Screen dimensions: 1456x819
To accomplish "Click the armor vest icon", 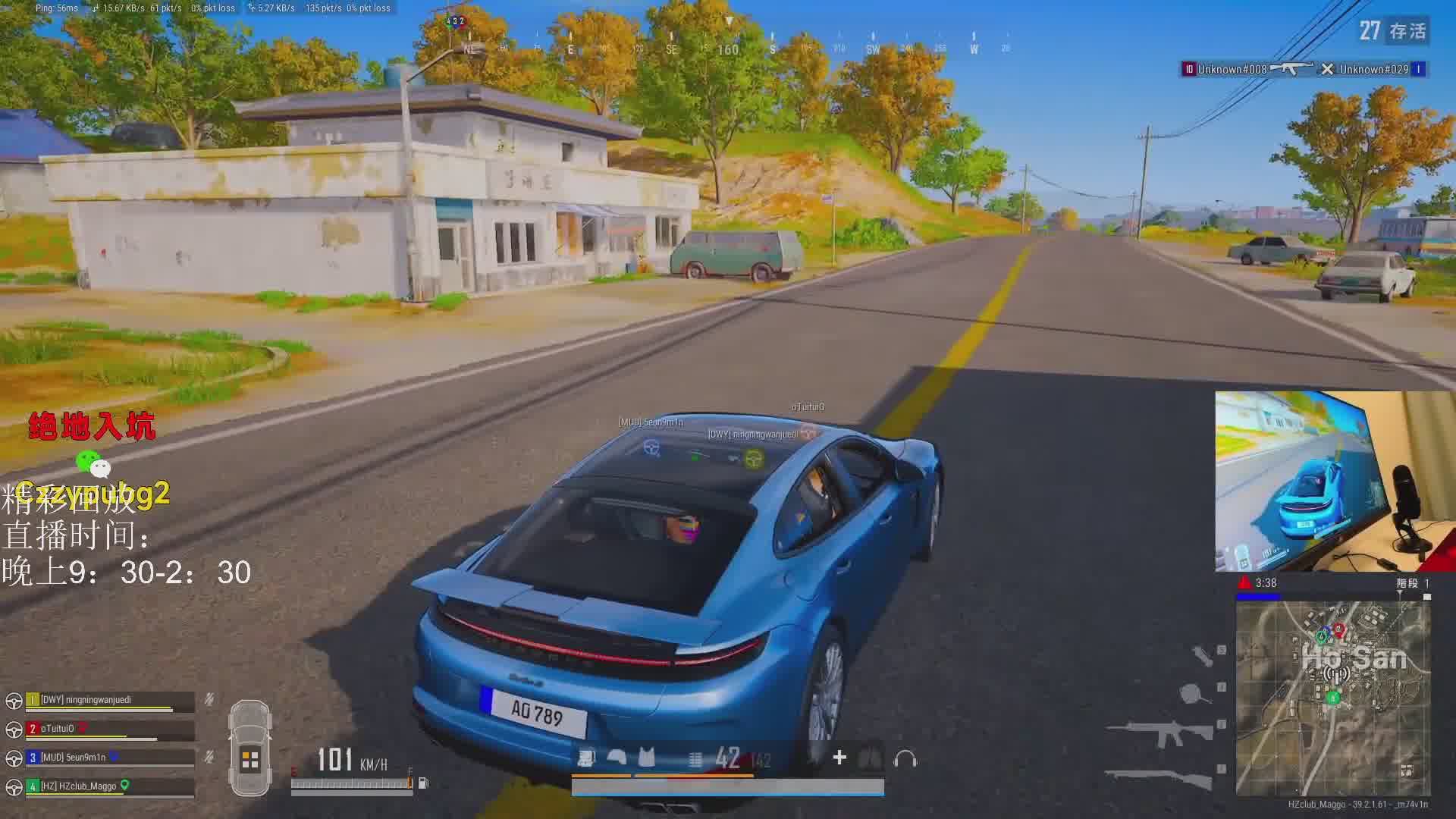I will 646,758.
